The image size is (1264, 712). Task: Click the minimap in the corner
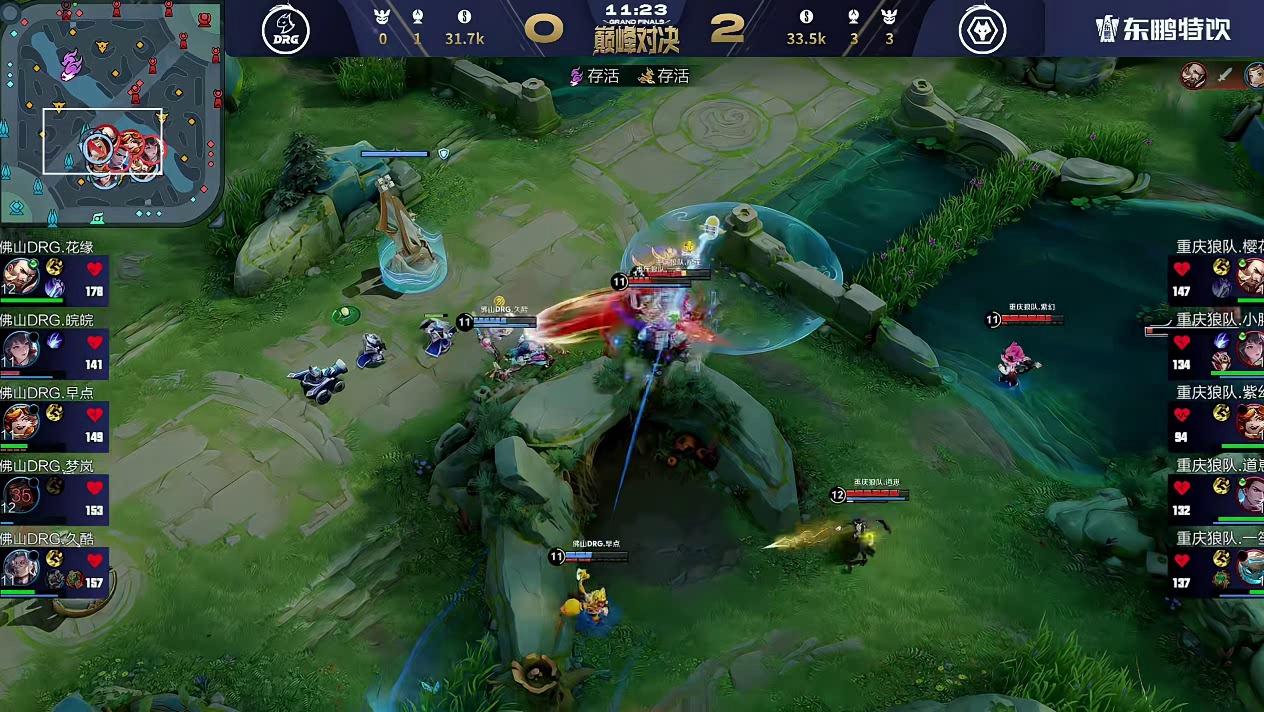(x=110, y=110)
